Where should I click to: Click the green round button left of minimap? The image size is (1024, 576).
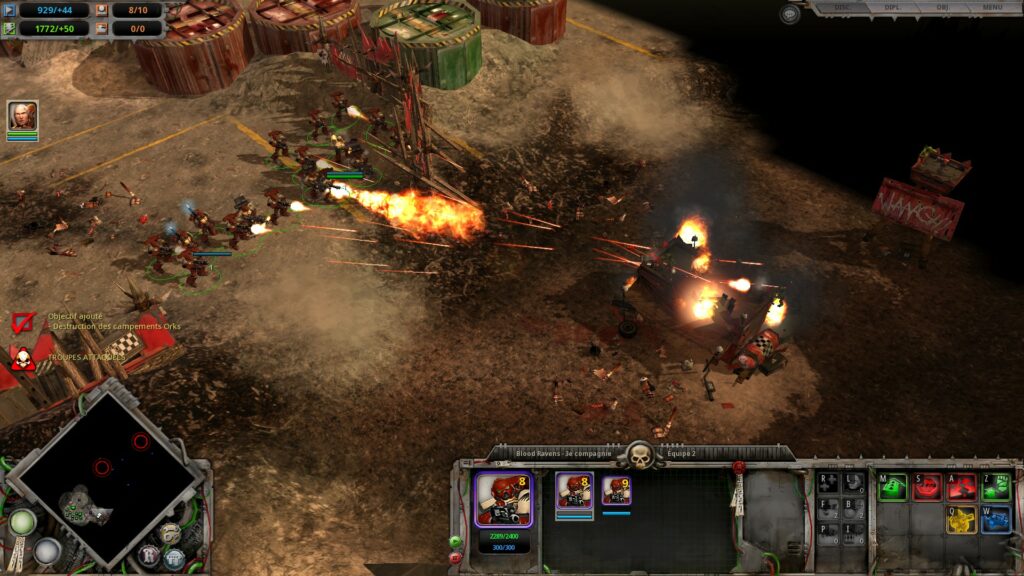coord(22,521)
